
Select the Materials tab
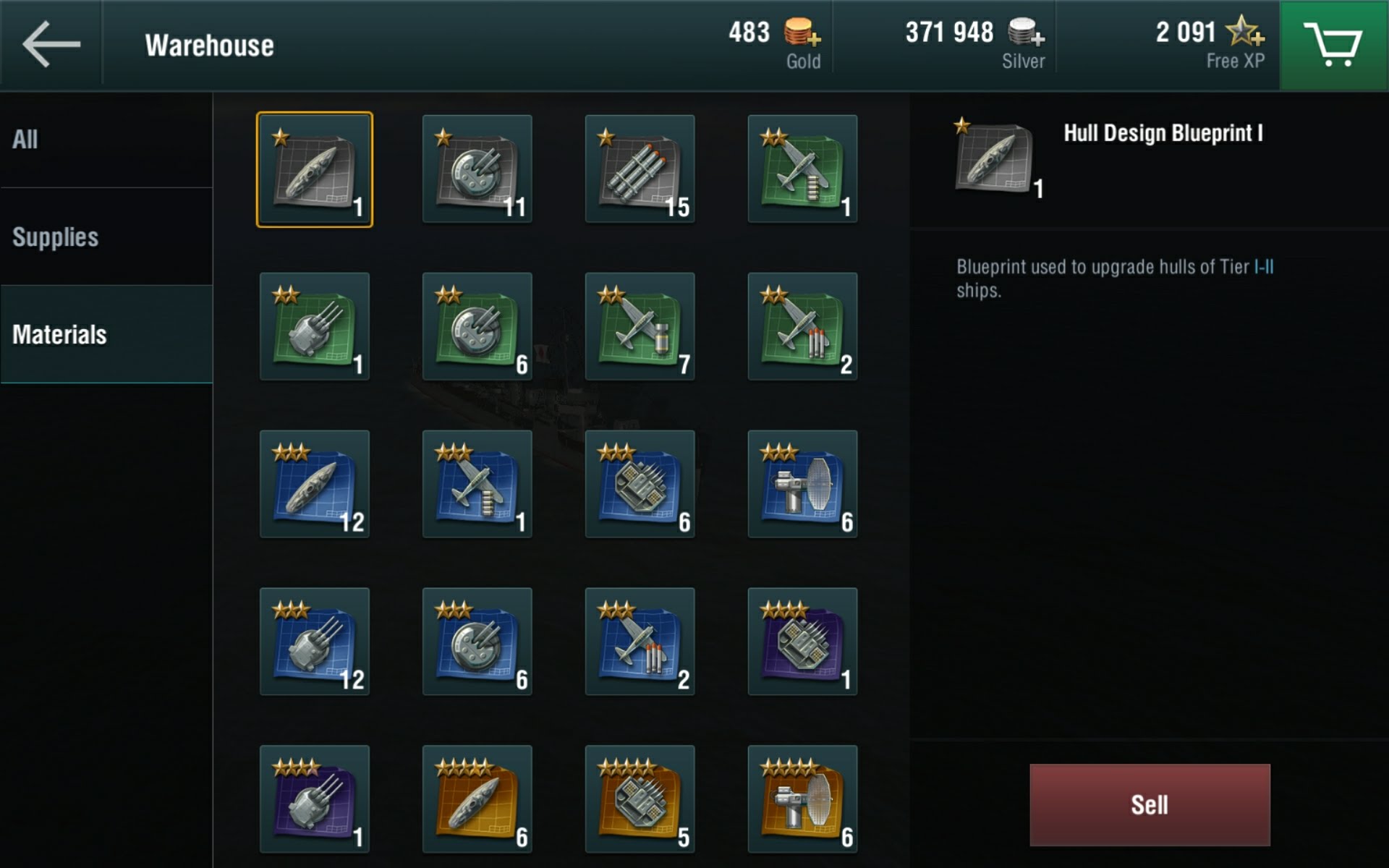click(x=106, y=334)
